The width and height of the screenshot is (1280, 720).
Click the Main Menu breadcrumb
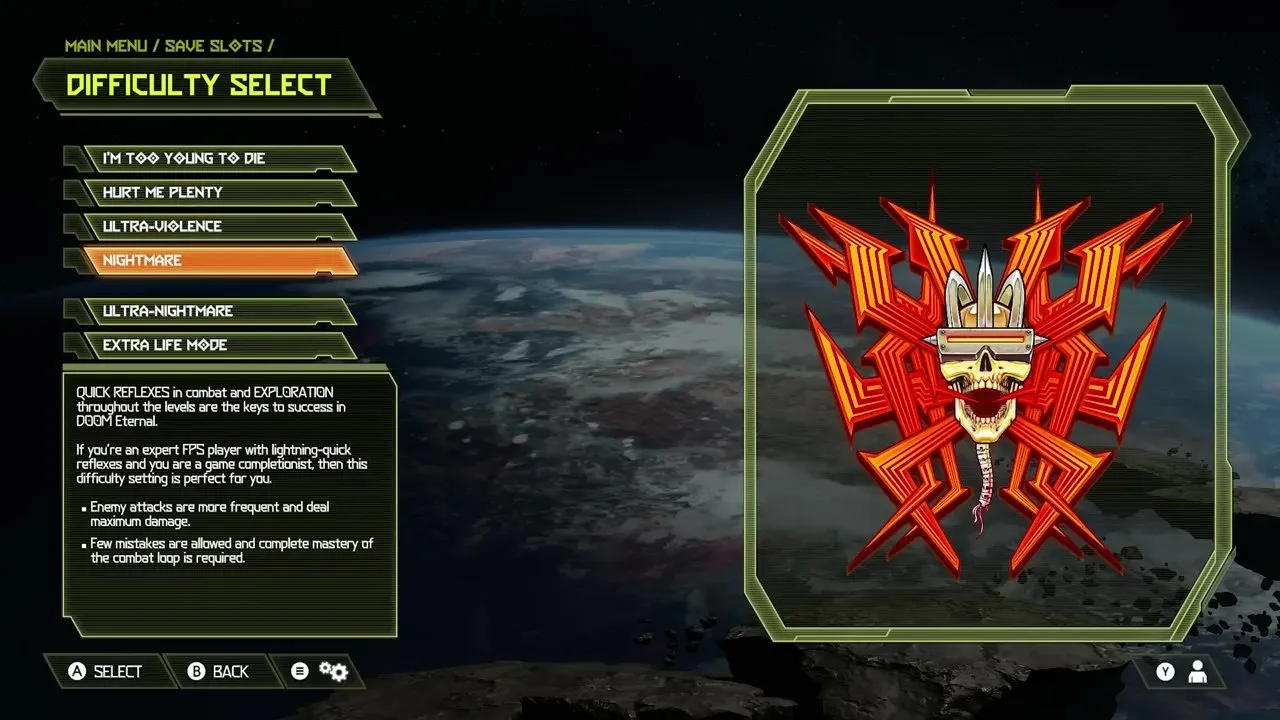[108, 46]
